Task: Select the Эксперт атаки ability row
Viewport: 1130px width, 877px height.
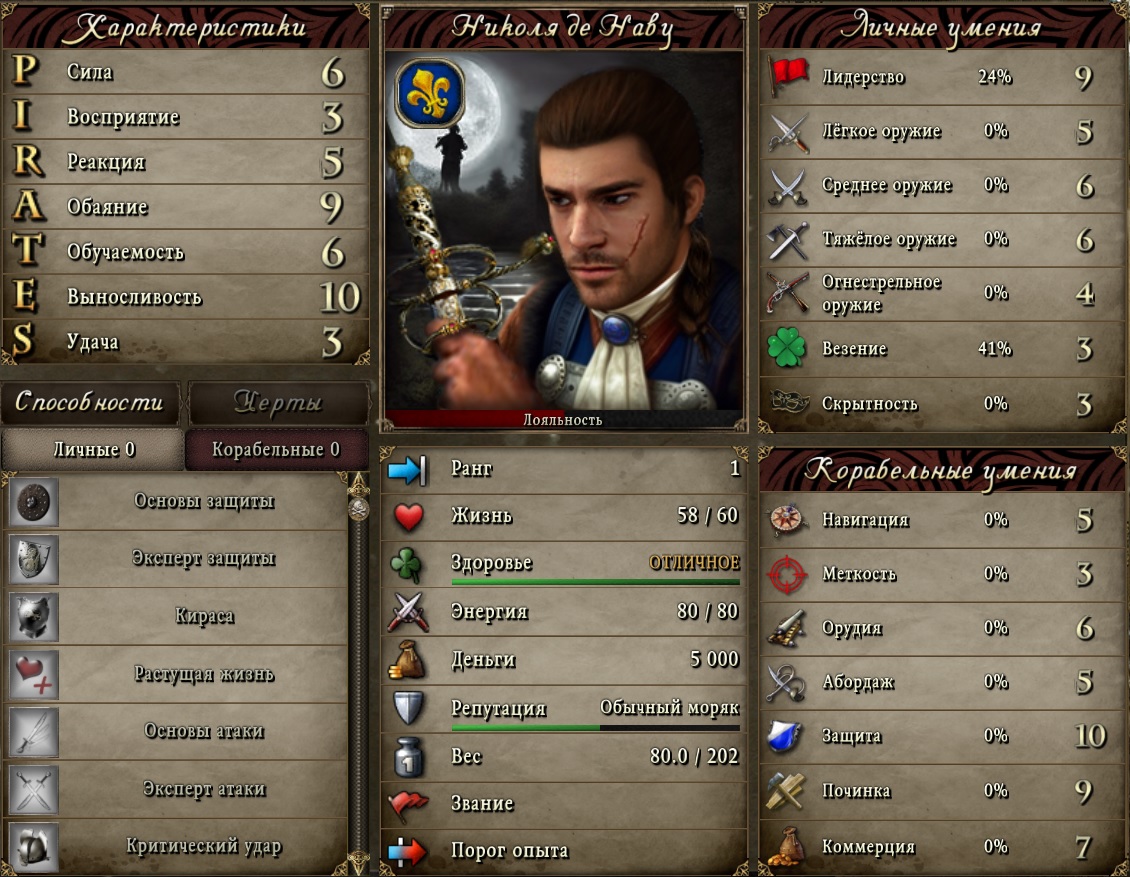Action: tap(203, 789)
